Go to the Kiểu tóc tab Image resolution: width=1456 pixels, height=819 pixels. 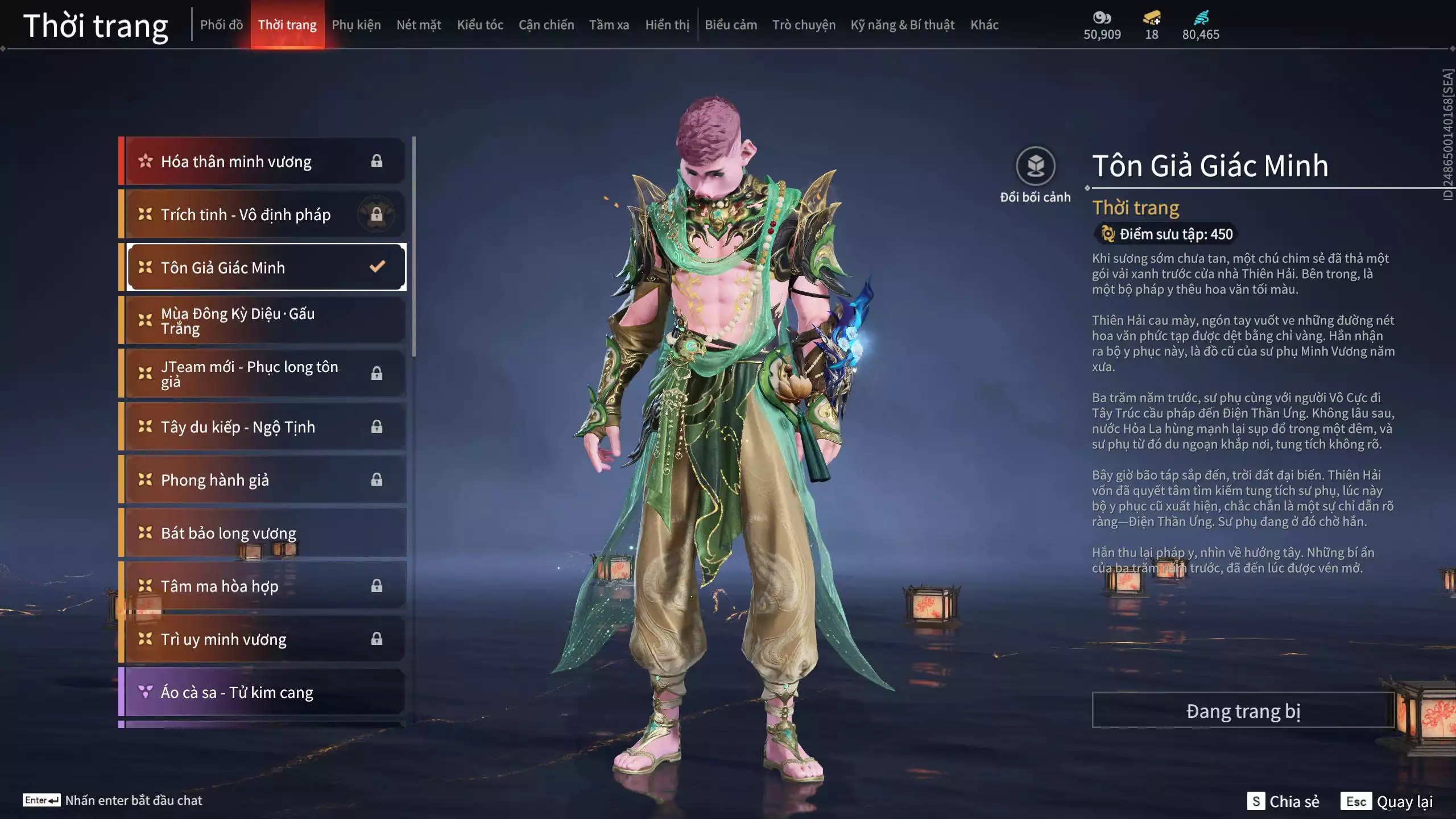pos(479,25)
